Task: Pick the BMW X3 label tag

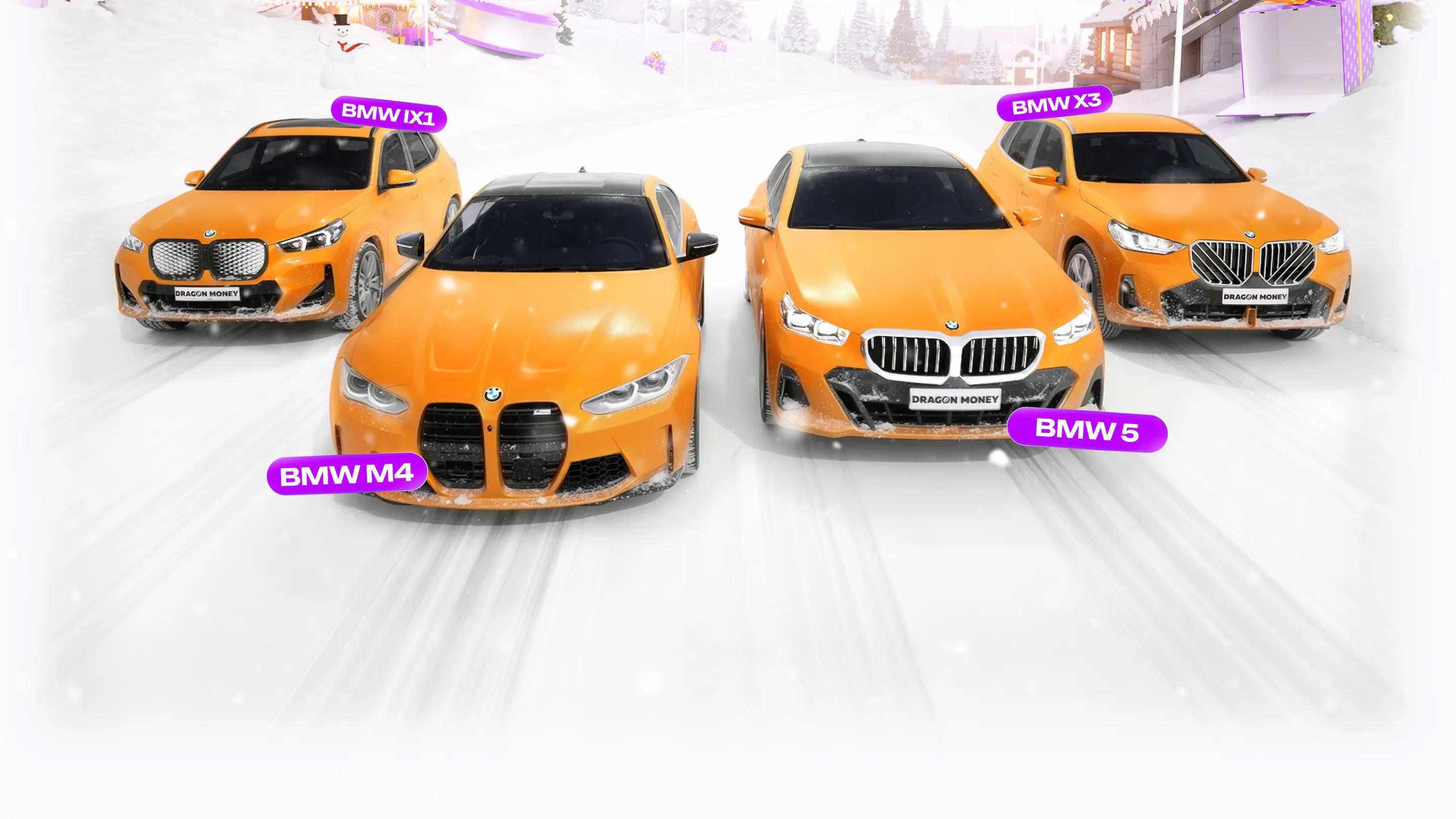Action: 1055,104
